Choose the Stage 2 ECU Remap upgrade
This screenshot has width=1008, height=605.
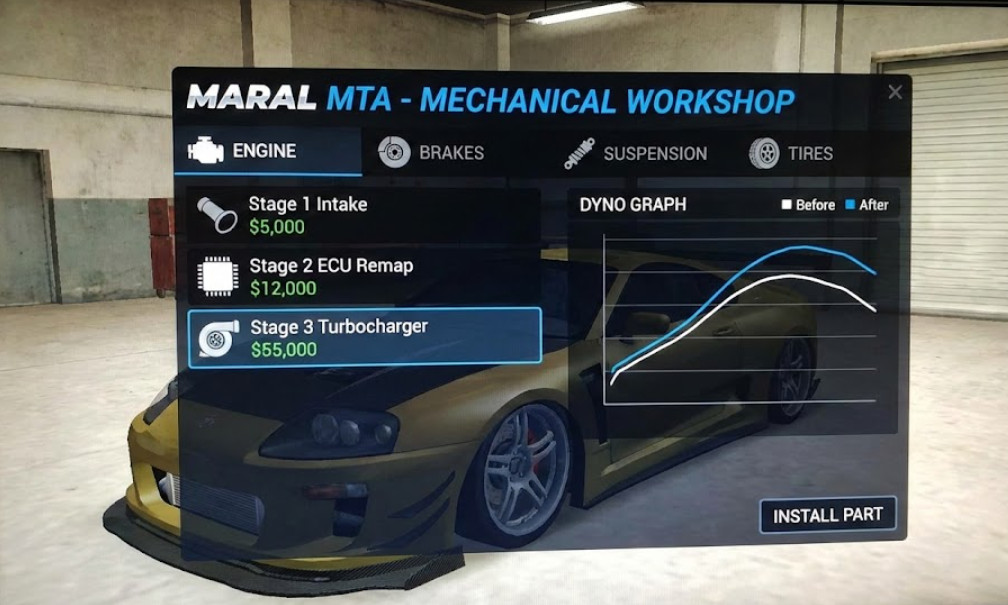363,277
